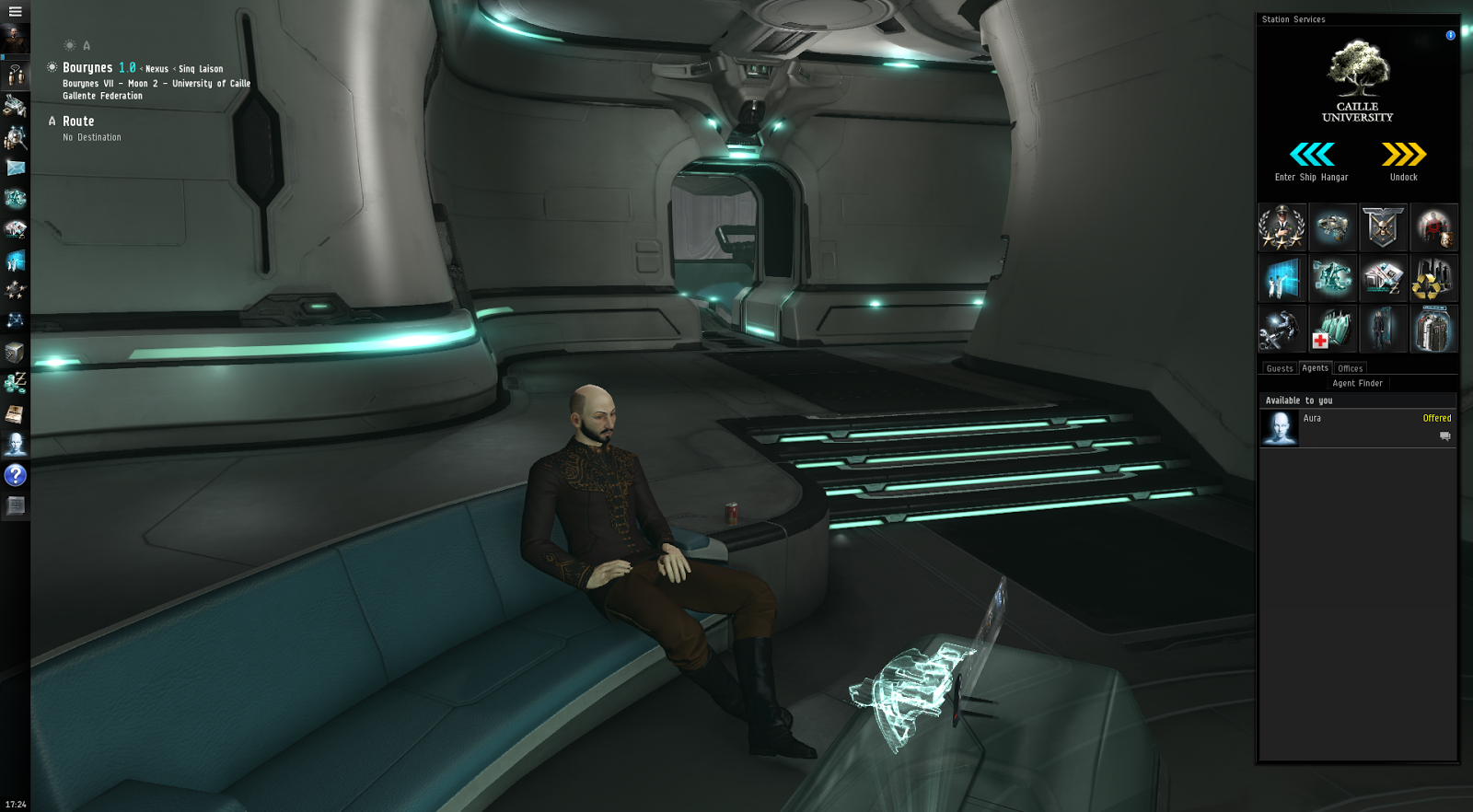The width and height of the screenshot is (1473, 812).
Task: Click the Offered label next to Aura
Action: pos(1437,418)
